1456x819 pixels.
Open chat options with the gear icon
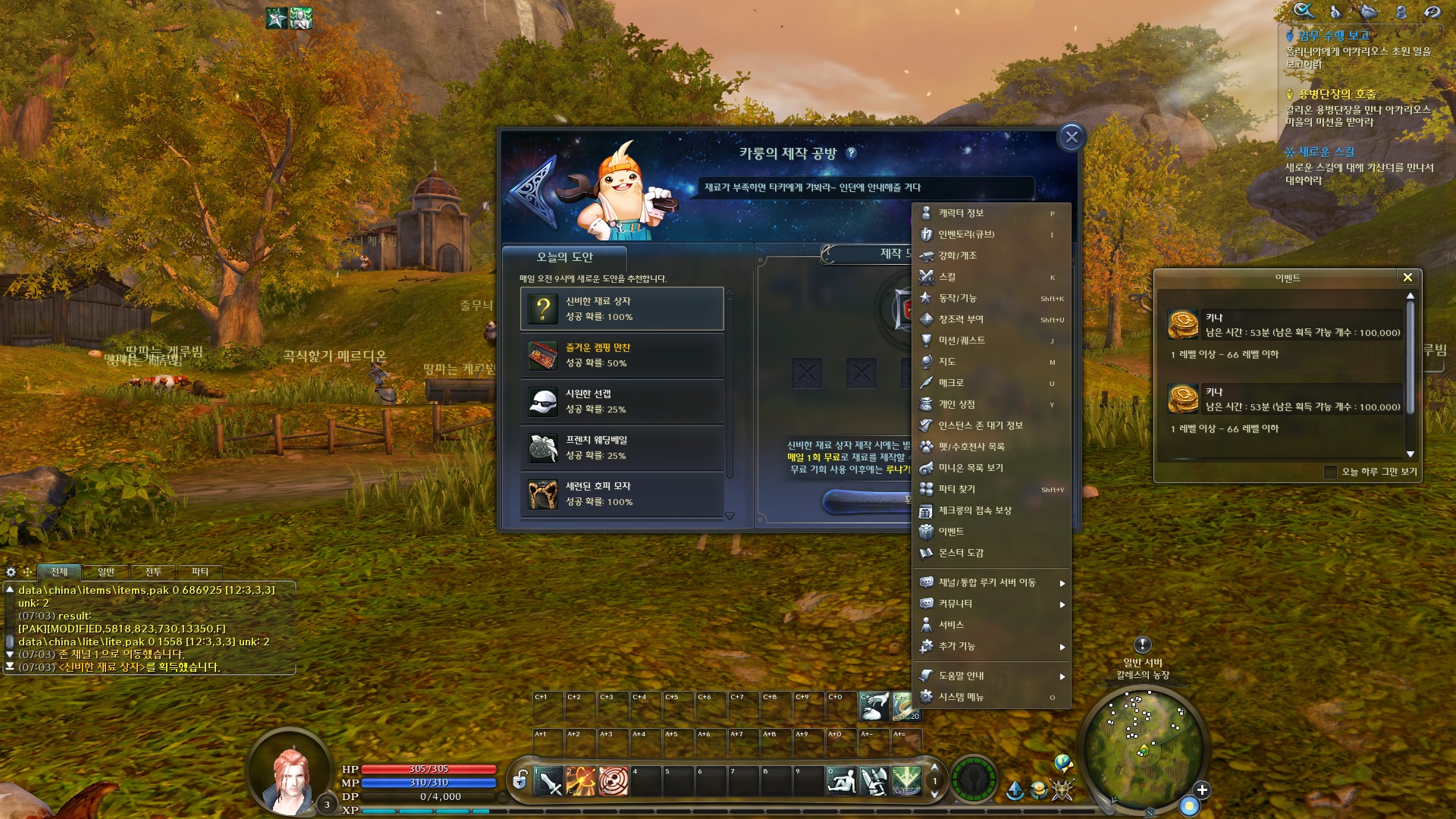(11, 573)
